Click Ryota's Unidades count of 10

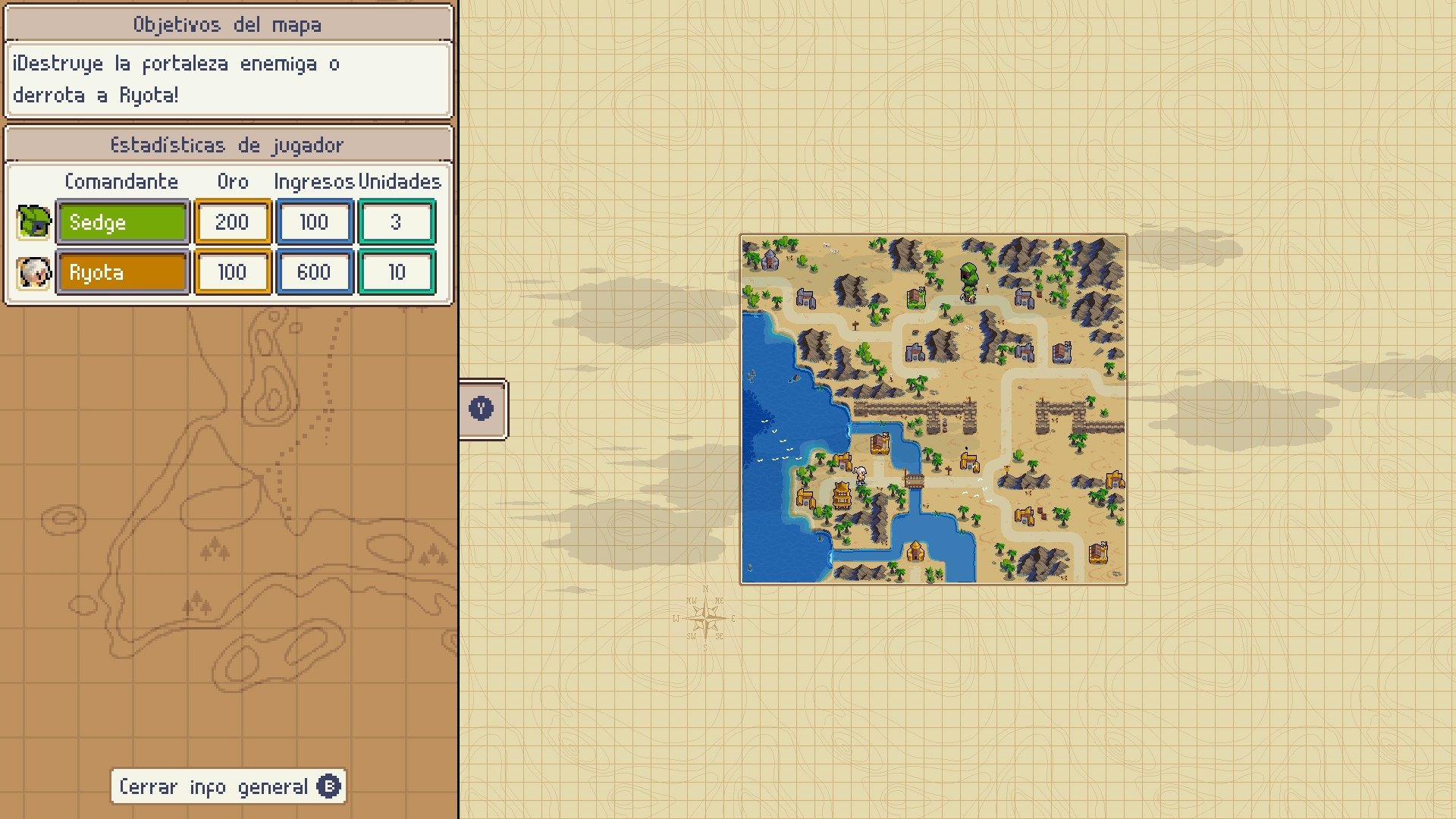point(397,272)
